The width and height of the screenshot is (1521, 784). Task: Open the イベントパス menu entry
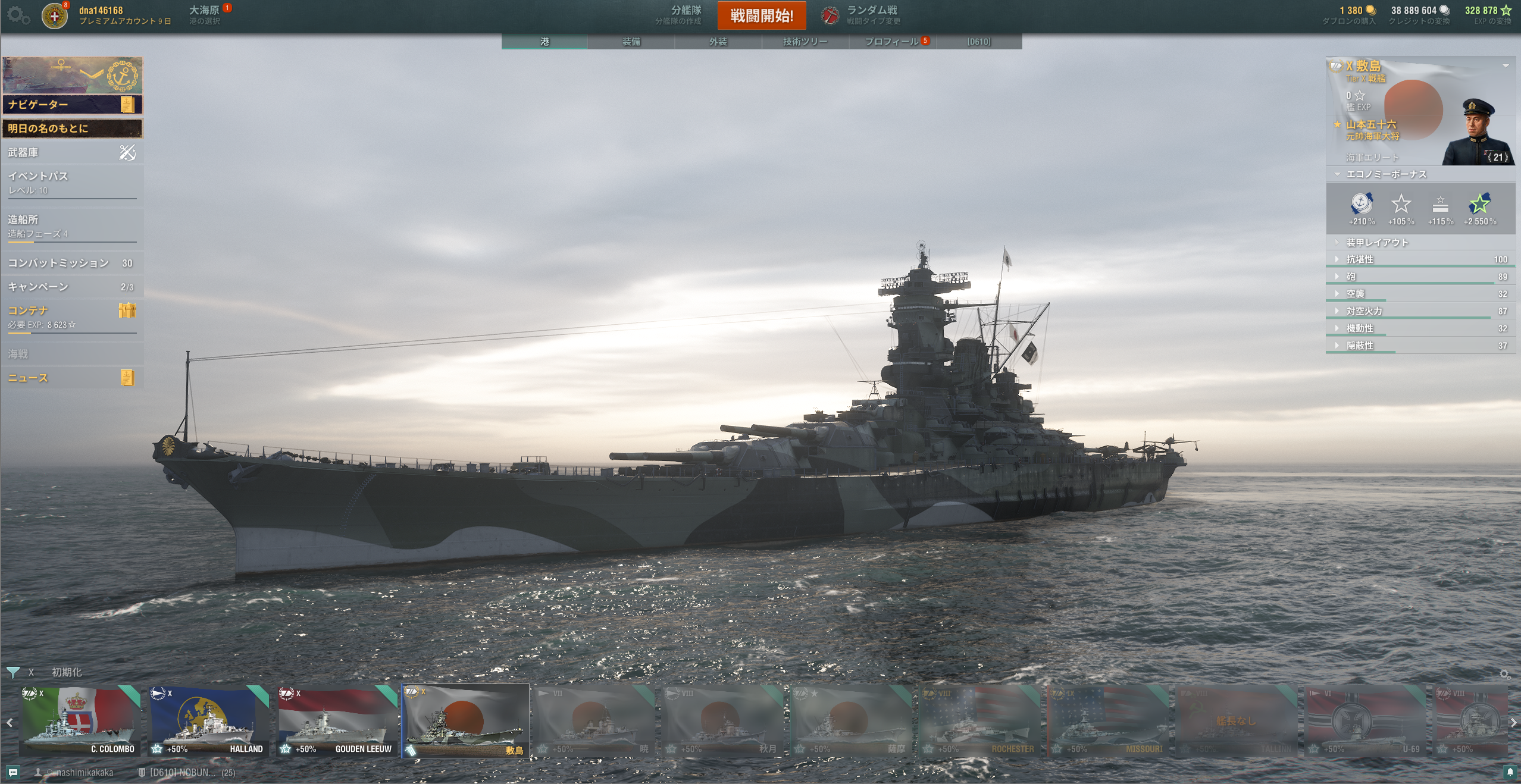click(71, 182)
